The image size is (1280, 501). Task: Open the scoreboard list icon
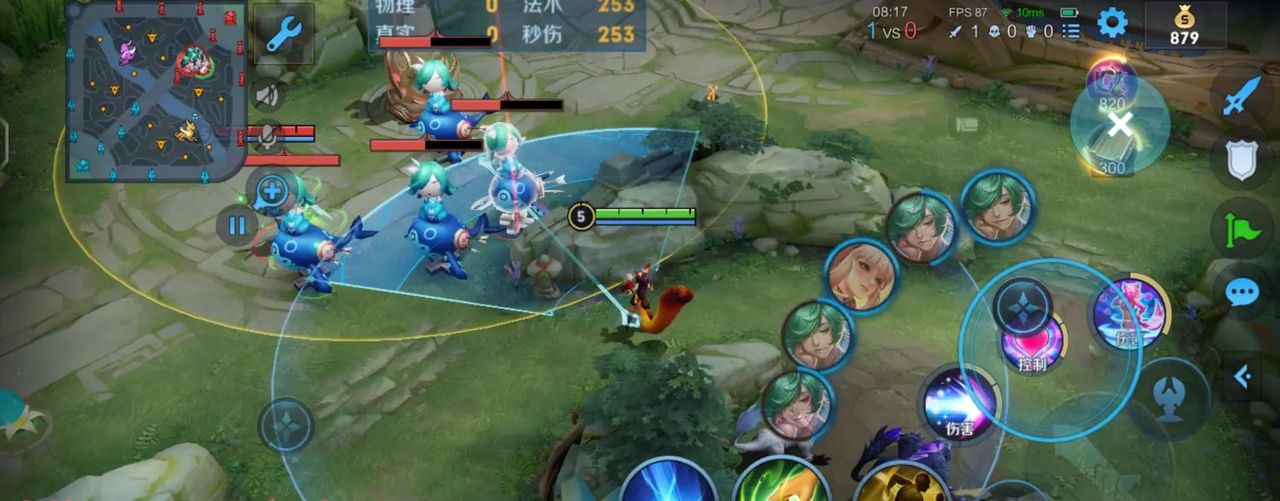tap(1071, 31)
